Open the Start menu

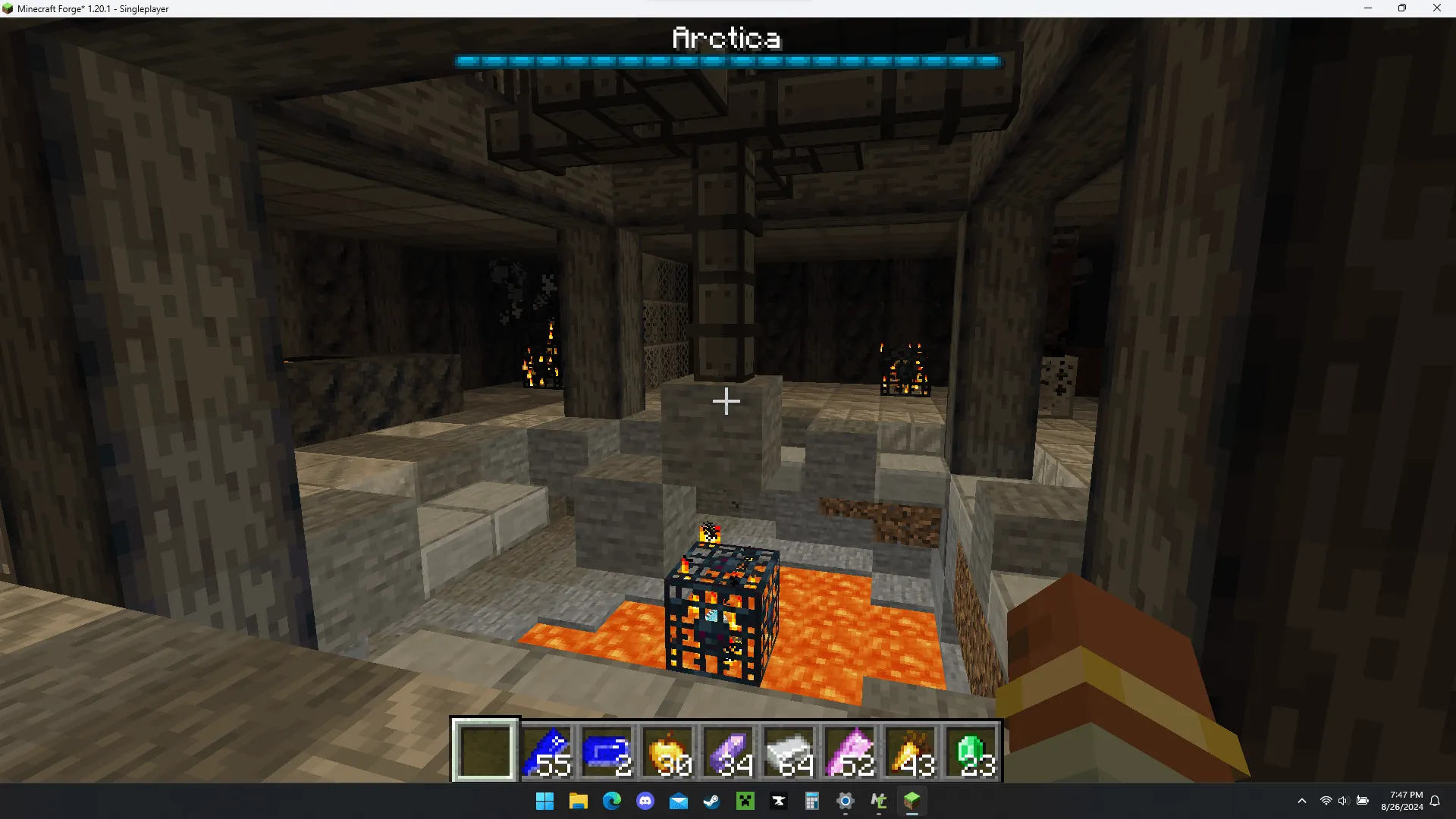(x=544, y=802)
